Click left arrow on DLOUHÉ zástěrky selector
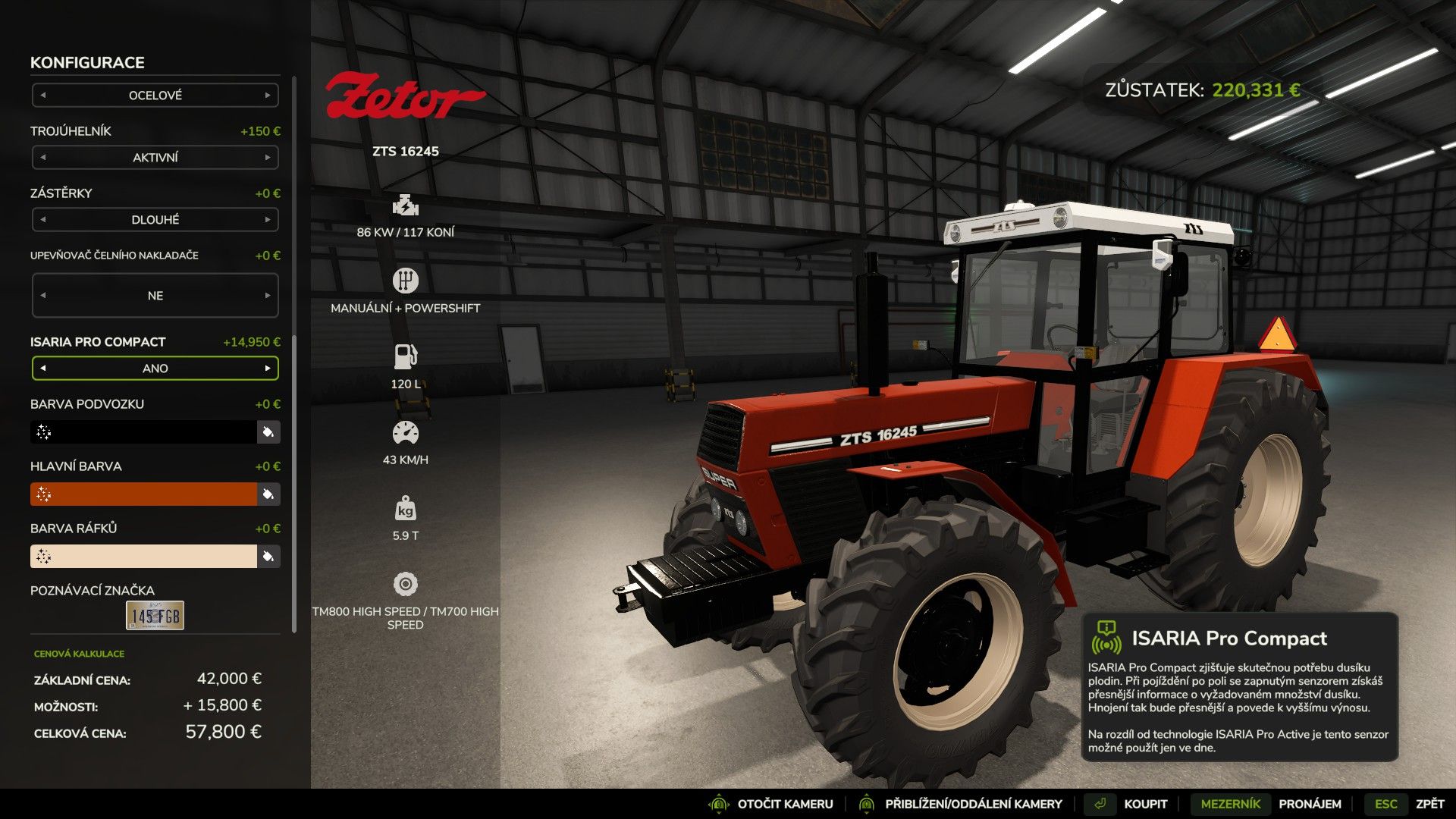This screenshot has height=819, width=1456. [42, 219]
